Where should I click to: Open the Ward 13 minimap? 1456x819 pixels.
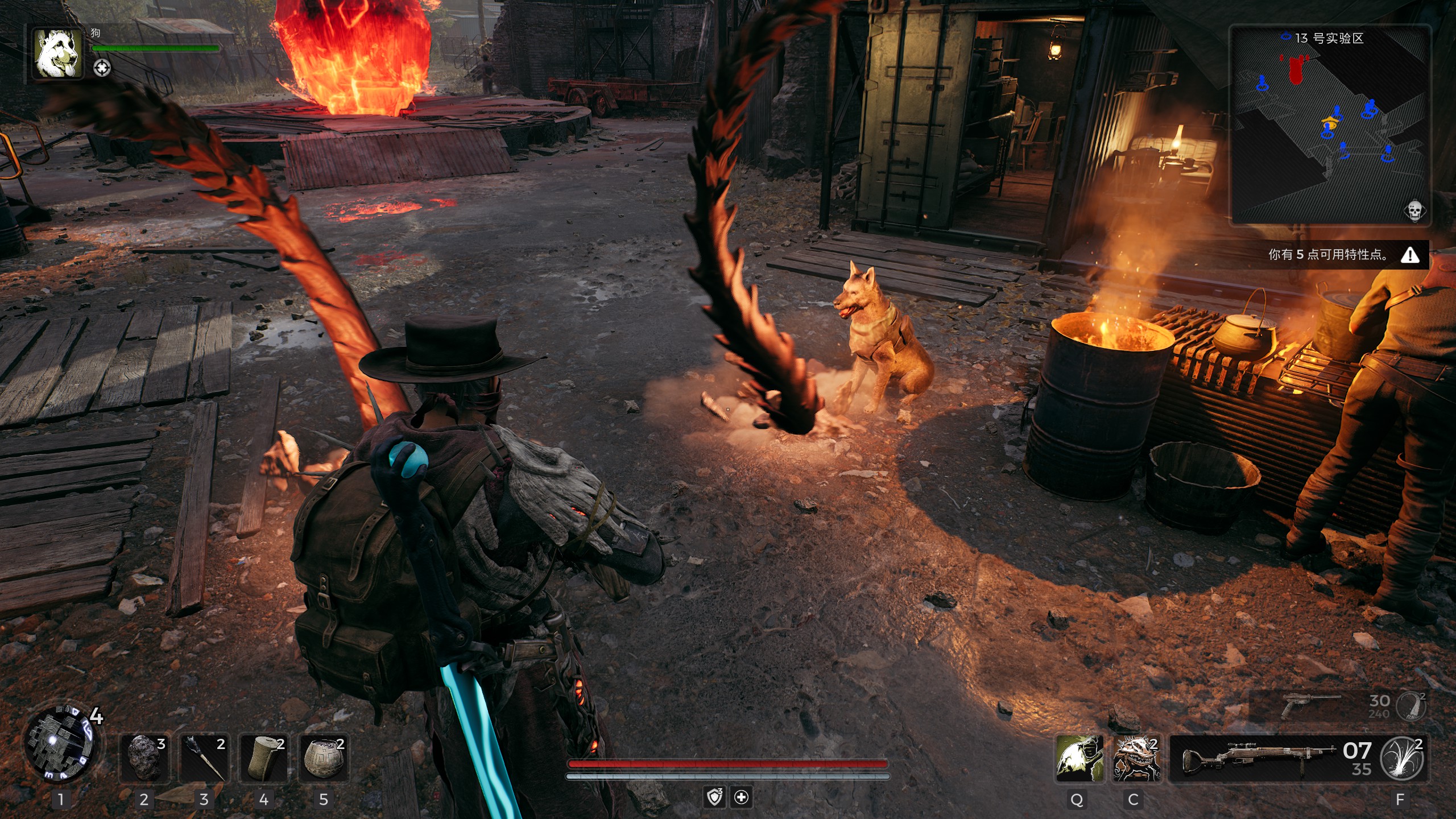1330,125
